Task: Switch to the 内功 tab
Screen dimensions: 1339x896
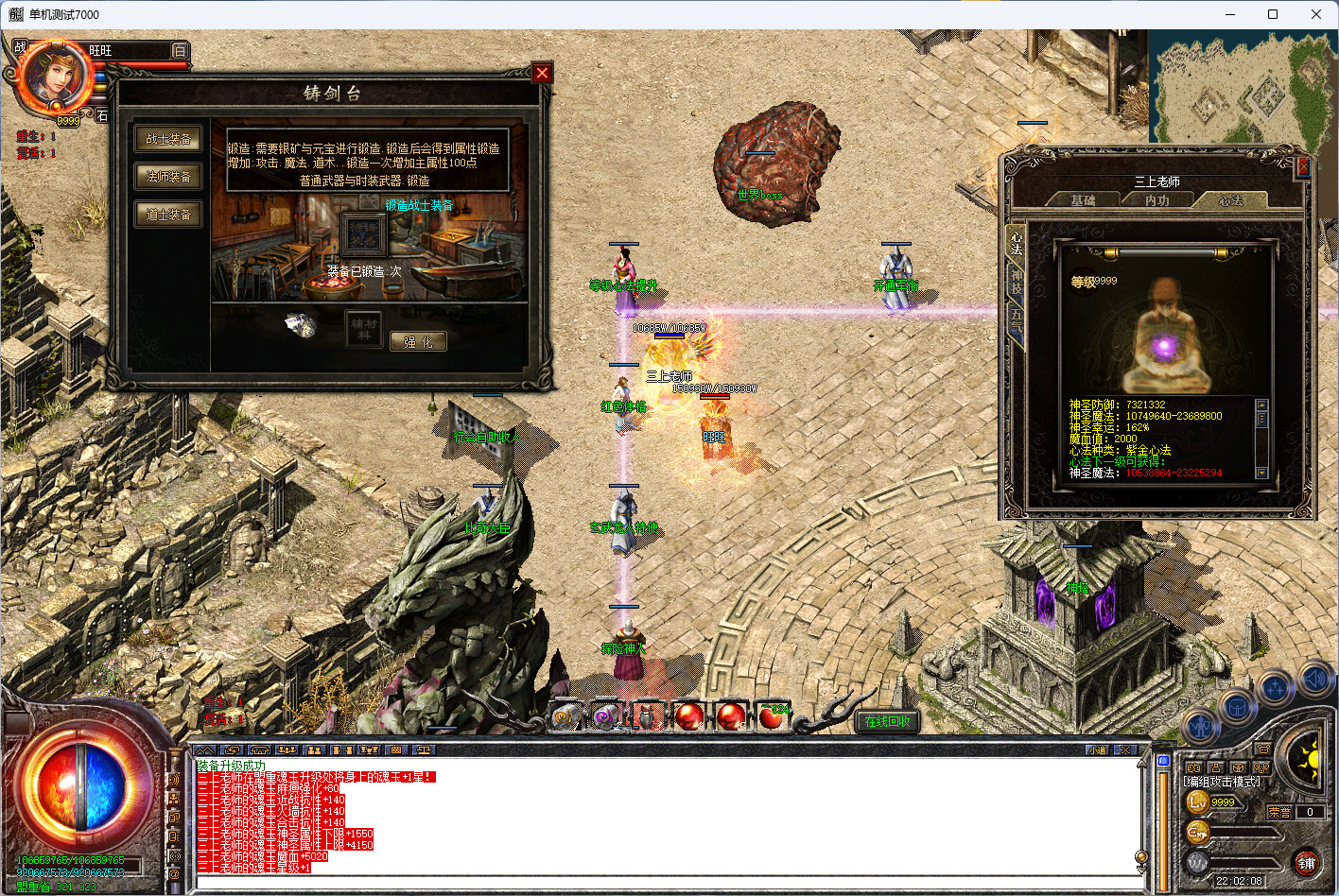Action: coord(1157,200)
